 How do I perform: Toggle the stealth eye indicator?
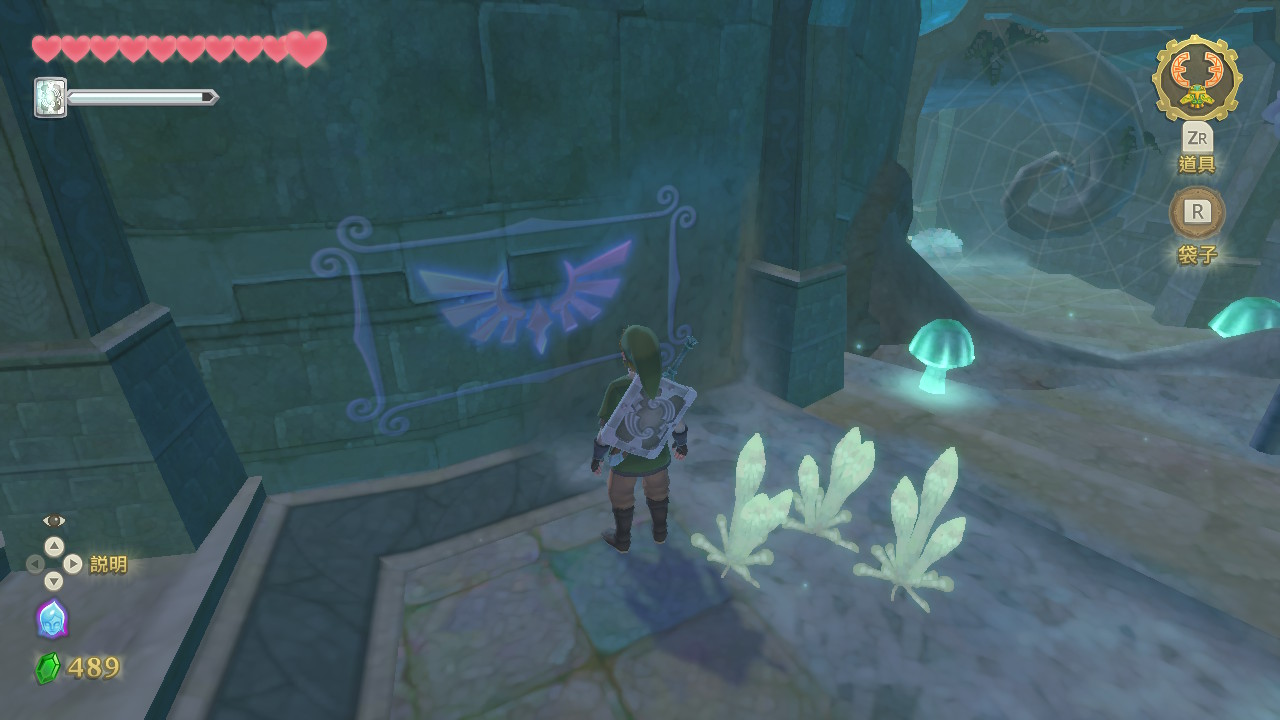[53, 521]
